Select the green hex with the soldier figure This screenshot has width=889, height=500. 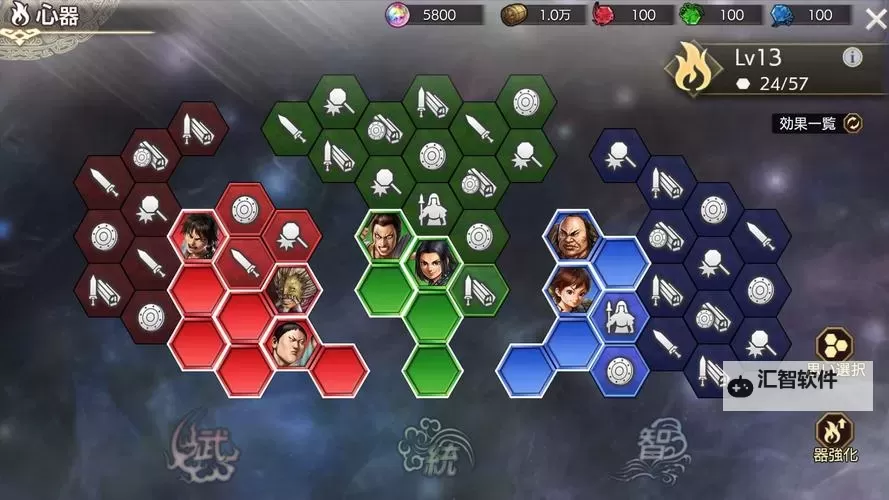432,210
